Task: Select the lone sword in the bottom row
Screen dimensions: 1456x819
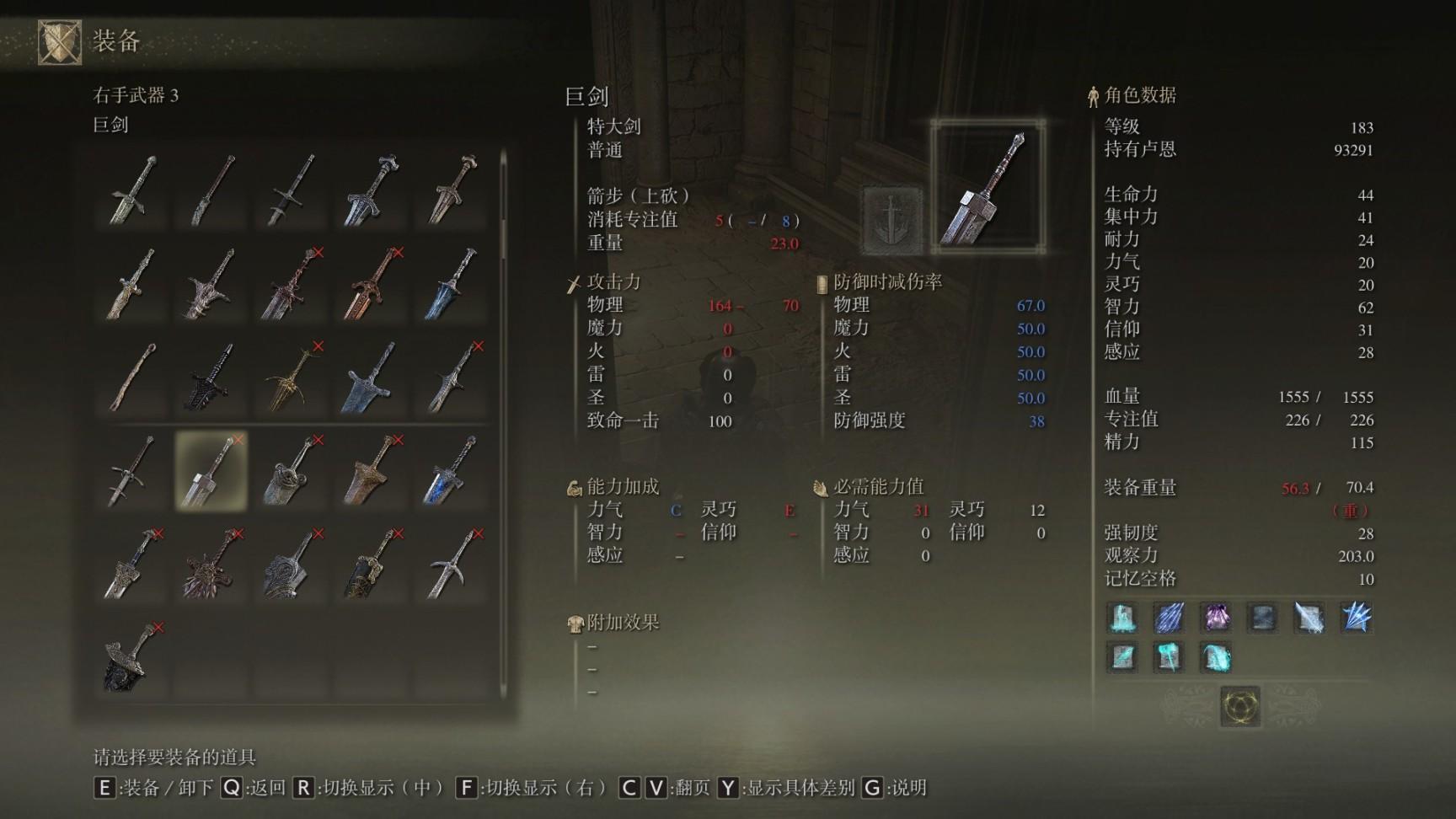Action: (131, 658)
